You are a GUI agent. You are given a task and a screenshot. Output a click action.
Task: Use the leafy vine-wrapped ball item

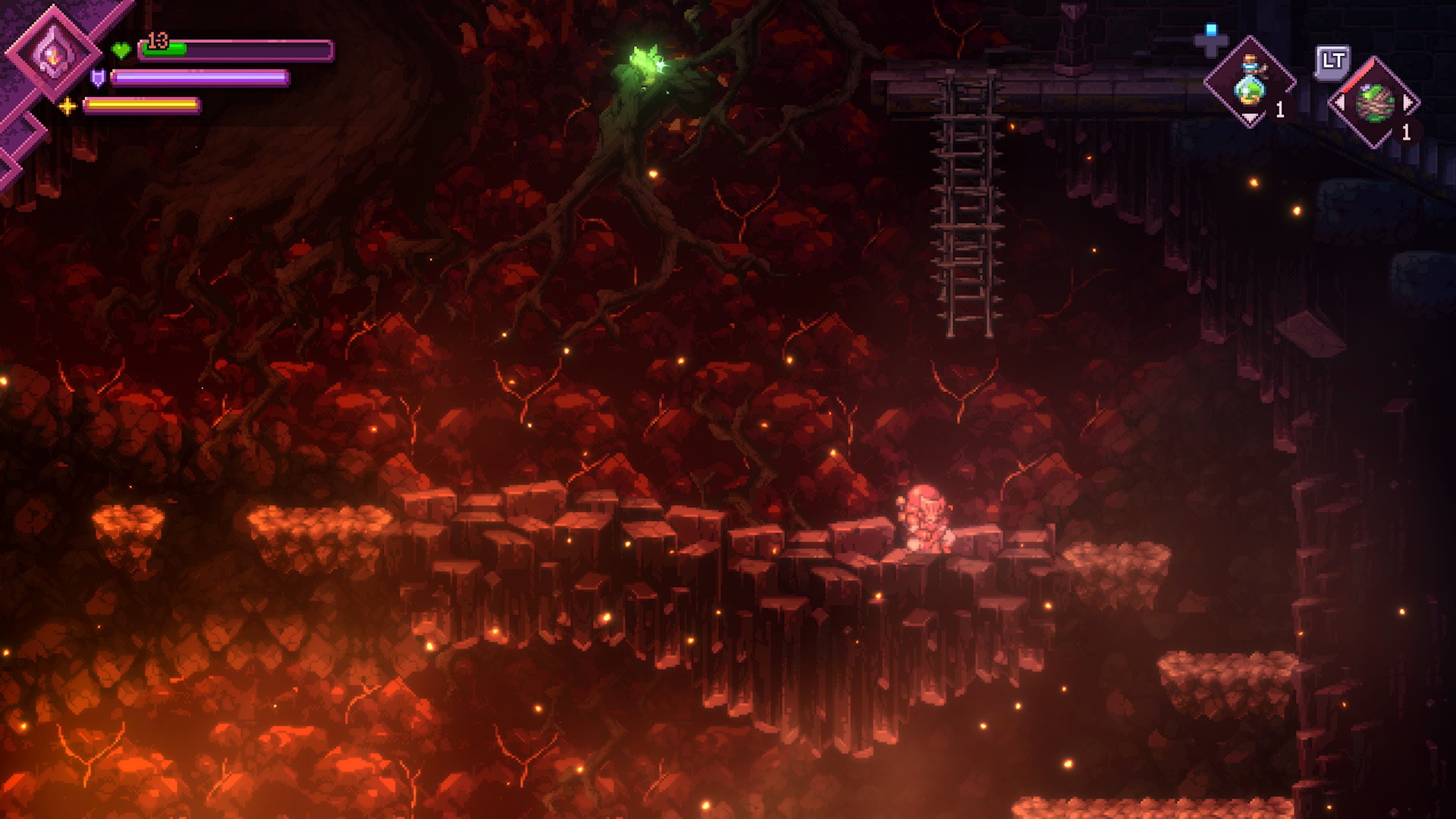point(1374,103)
